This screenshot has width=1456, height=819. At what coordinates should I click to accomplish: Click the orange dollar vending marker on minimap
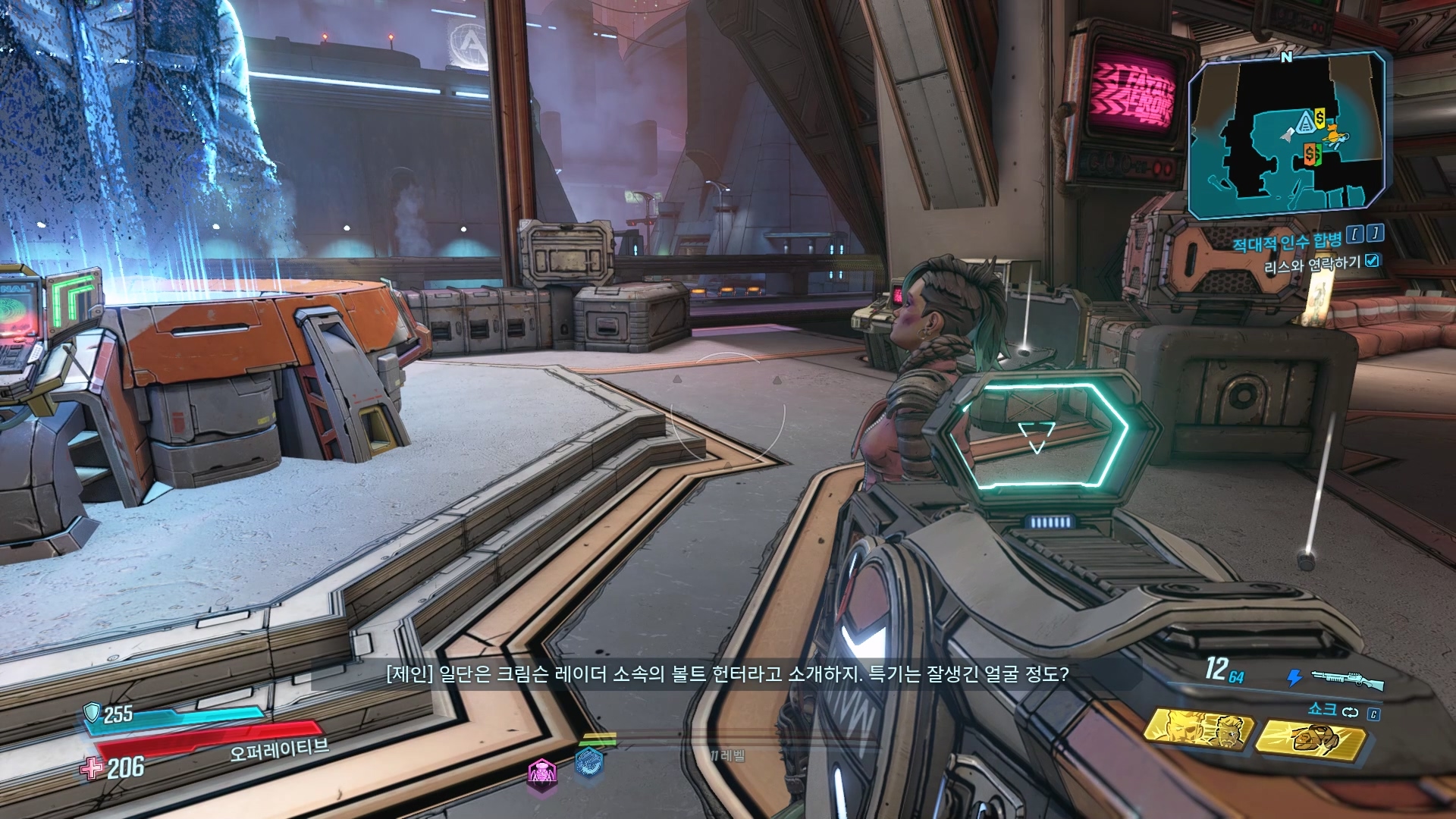click(x=1310, y=155)
